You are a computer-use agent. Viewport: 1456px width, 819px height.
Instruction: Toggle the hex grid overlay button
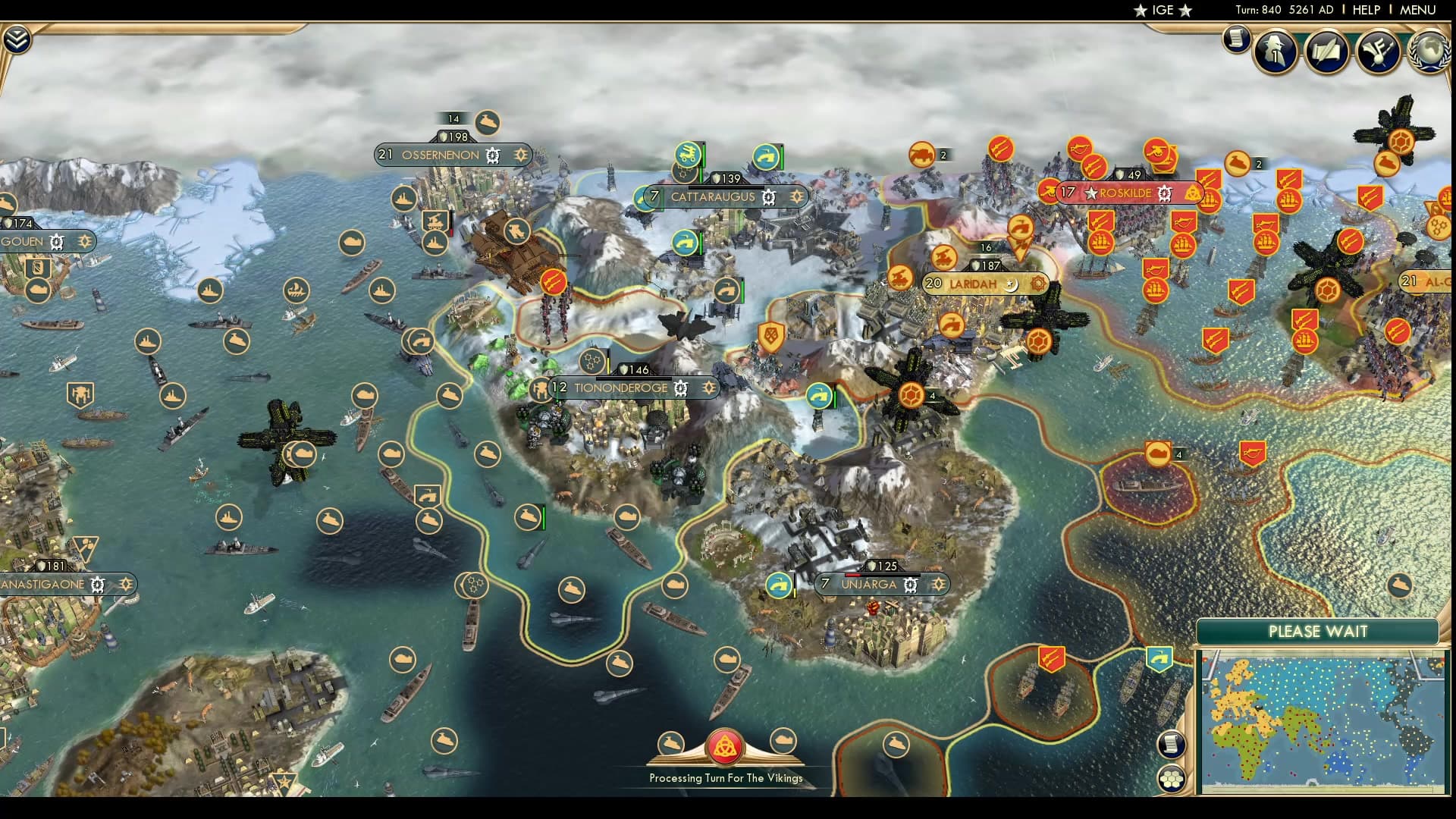point(1172,778)
